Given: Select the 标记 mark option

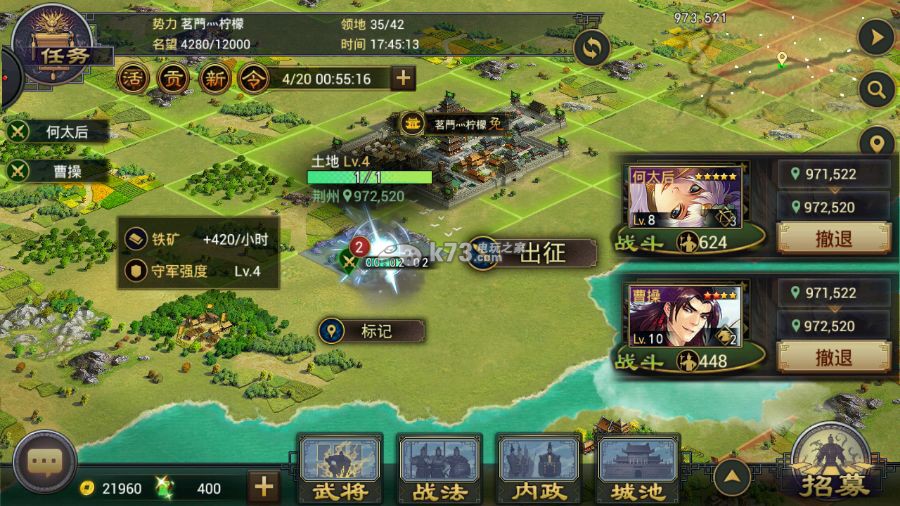Looking at the screenshot, I should pos(372,330).
